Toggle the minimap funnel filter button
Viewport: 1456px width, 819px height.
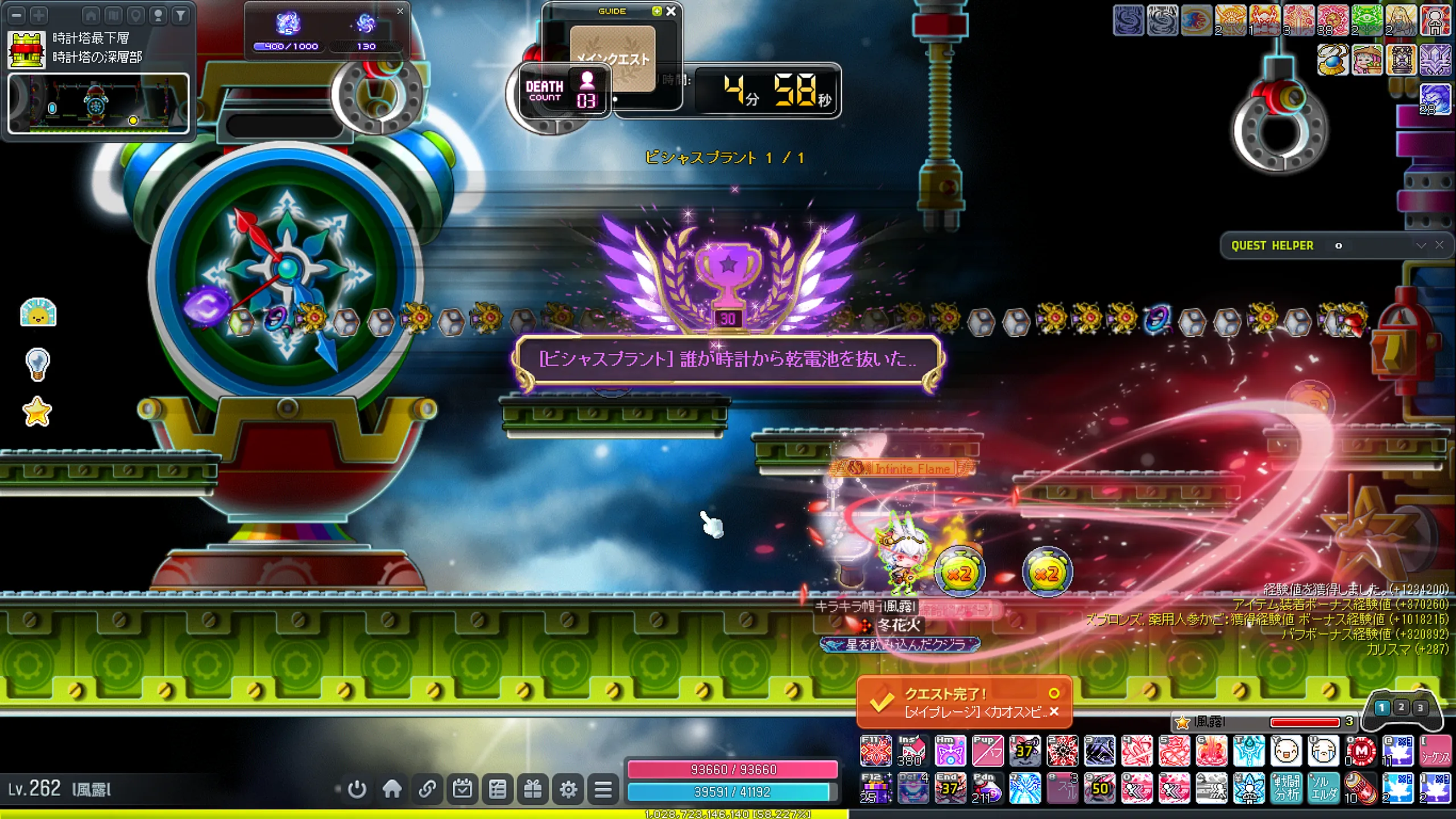coord(181,15)
